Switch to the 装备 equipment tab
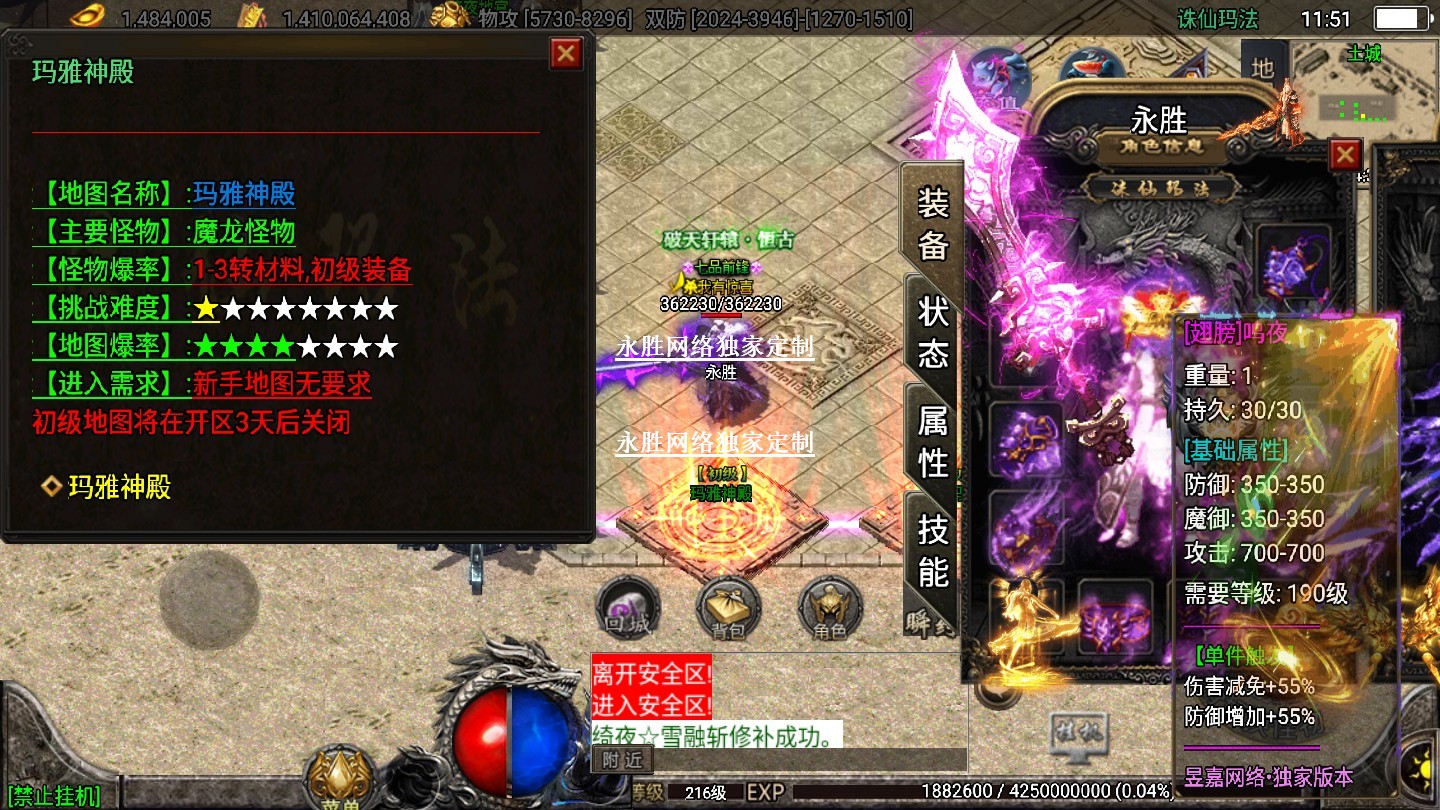 coord(932,224)
